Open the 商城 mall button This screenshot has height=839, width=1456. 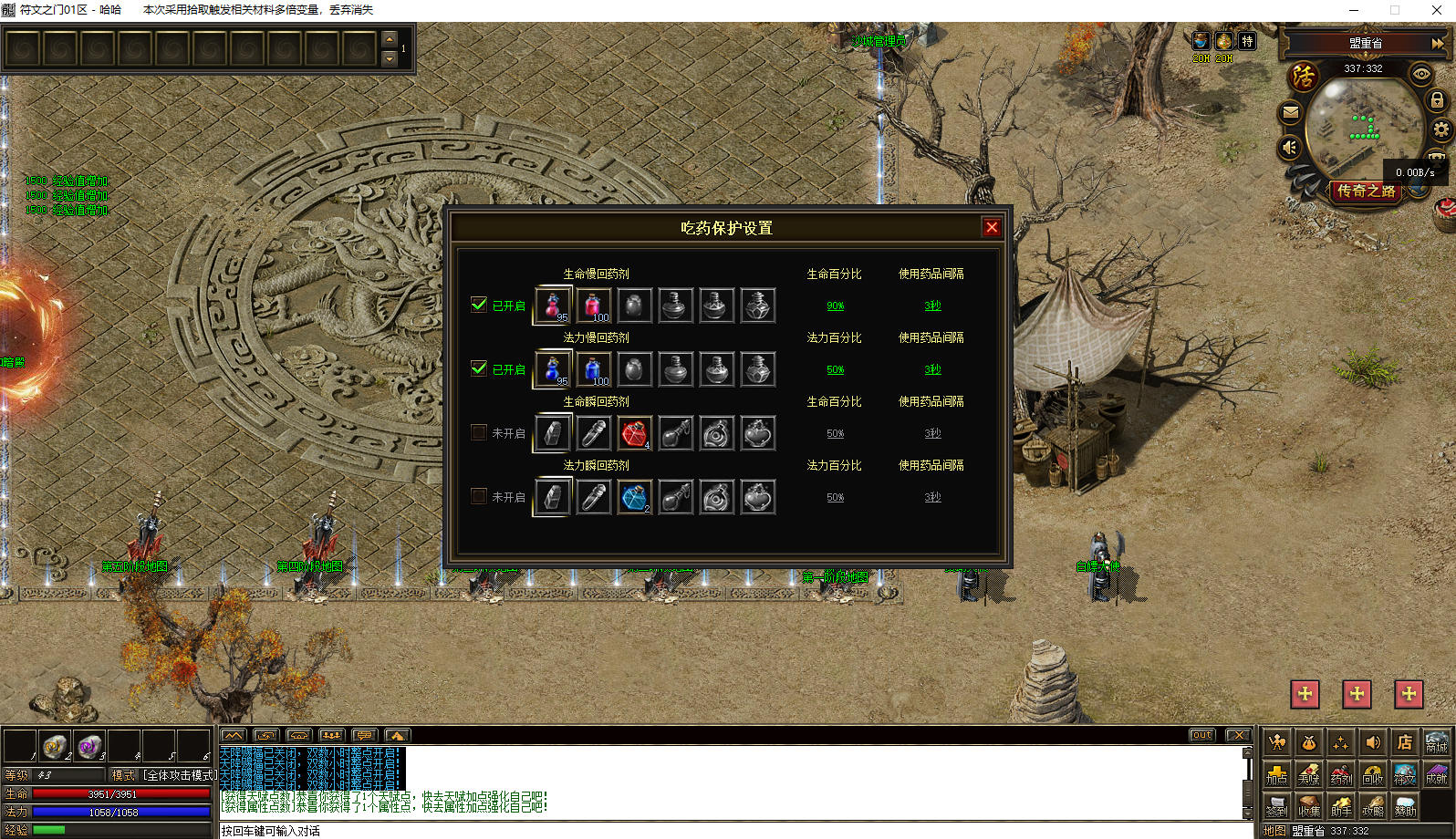(x=1436, y=743)
